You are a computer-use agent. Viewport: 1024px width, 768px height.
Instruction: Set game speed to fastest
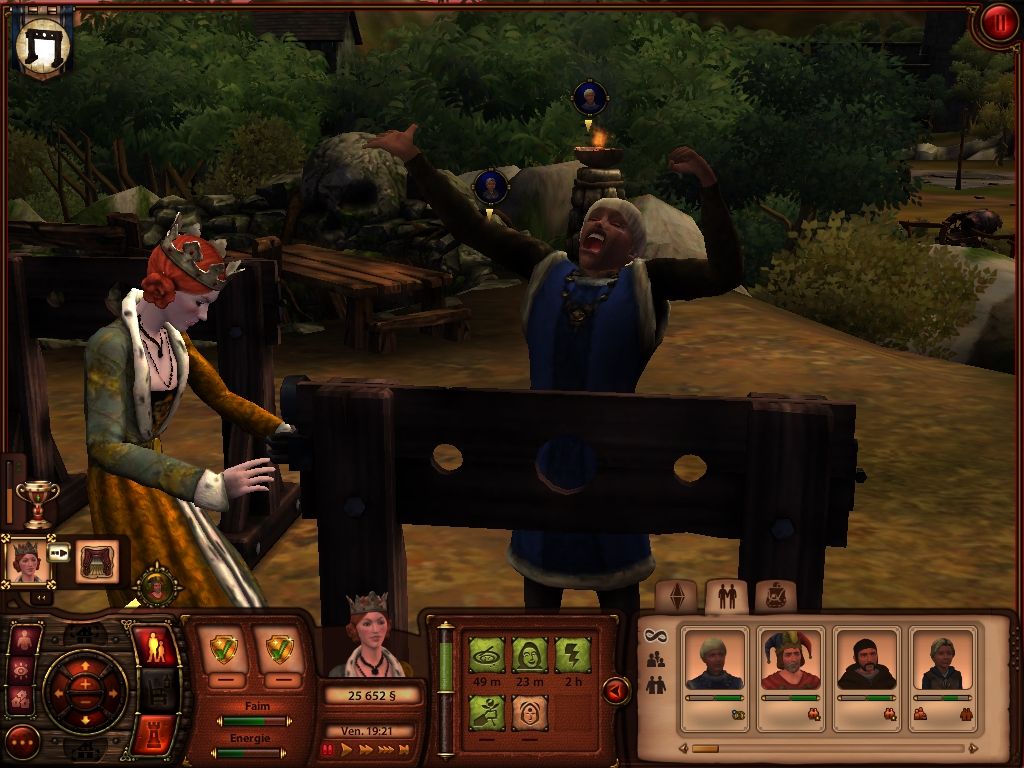tap(403, 749)
